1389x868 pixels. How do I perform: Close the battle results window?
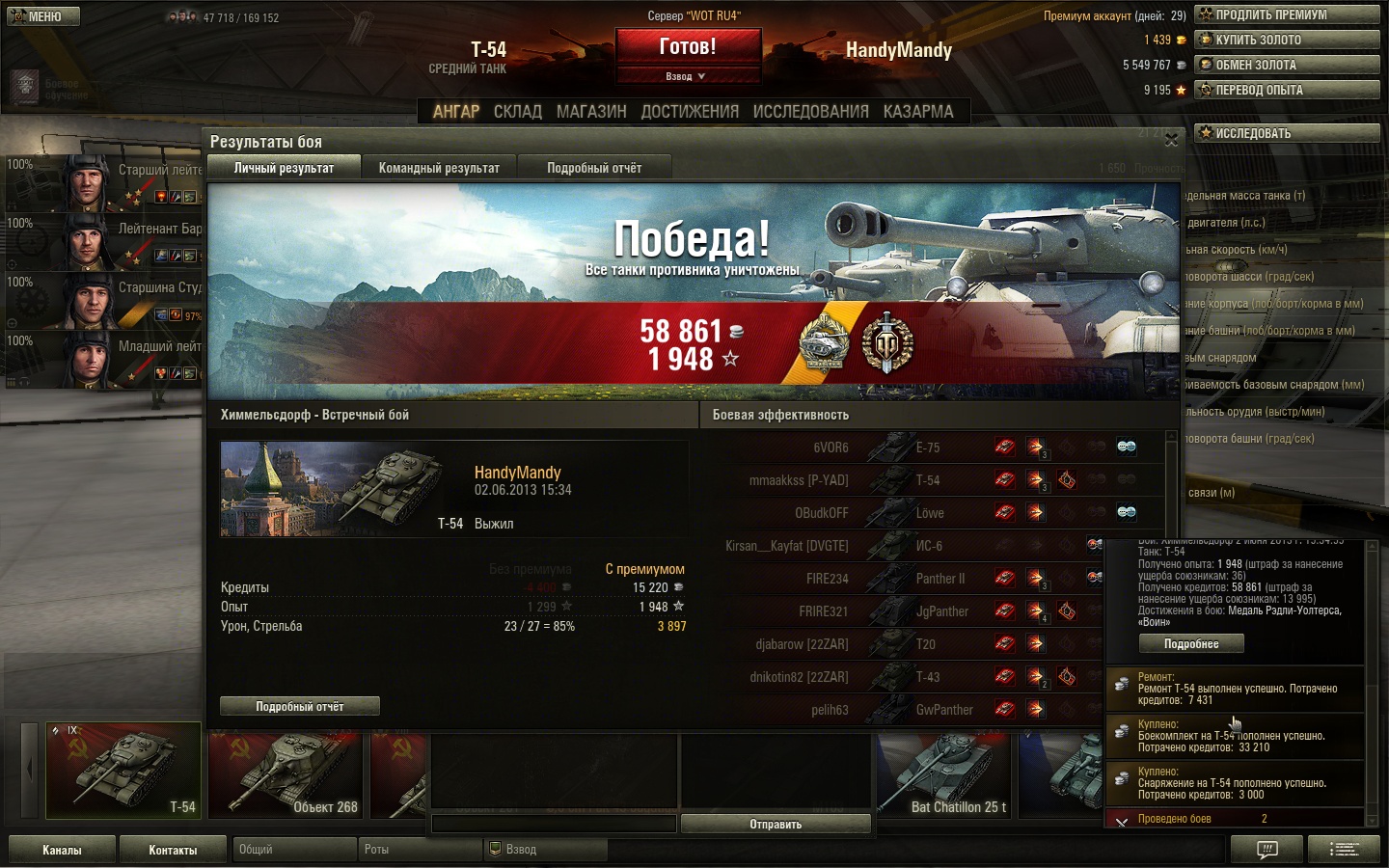tap(1171, 141)
